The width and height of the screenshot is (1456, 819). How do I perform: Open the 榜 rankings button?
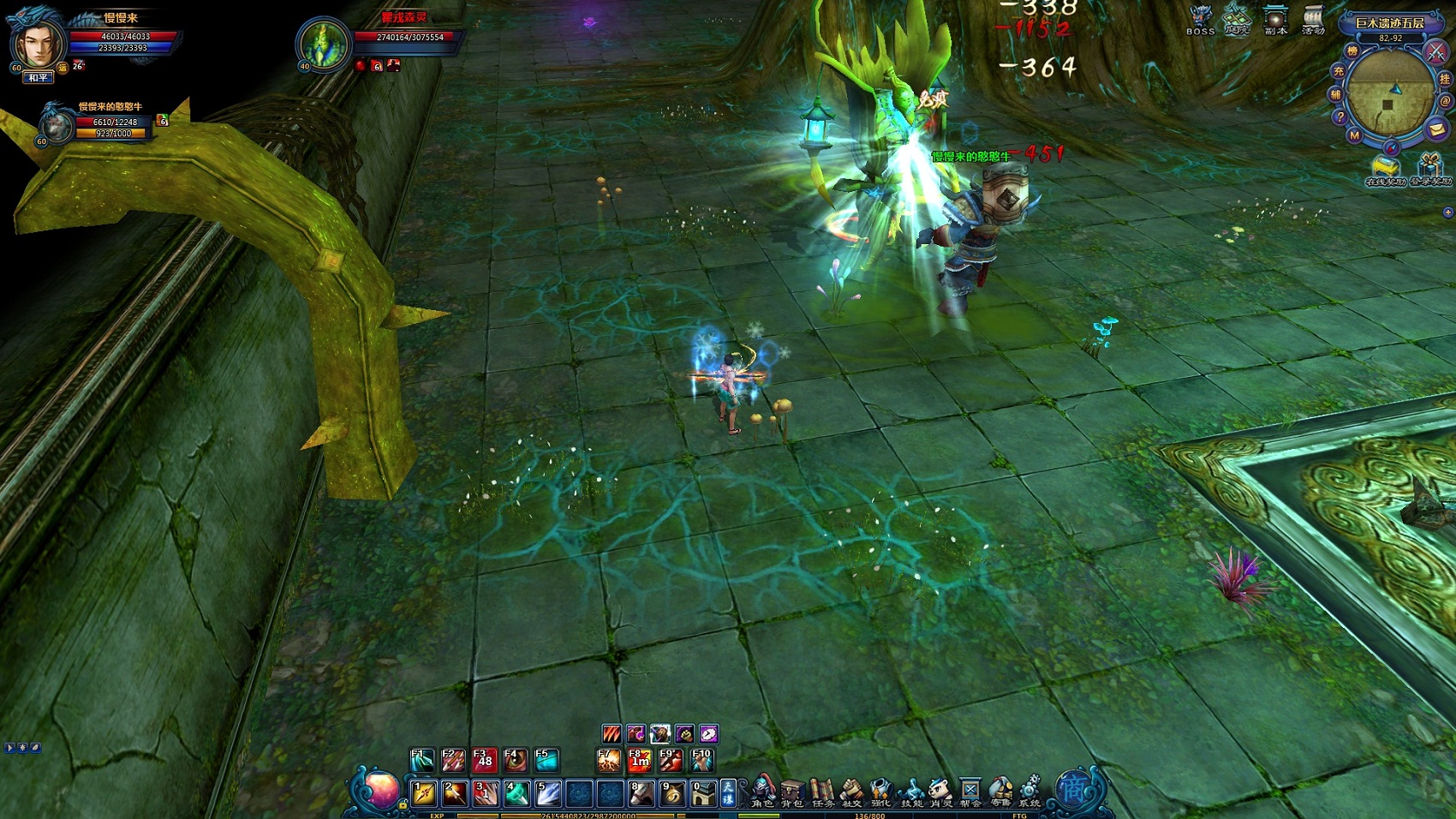click(1352, 52)
